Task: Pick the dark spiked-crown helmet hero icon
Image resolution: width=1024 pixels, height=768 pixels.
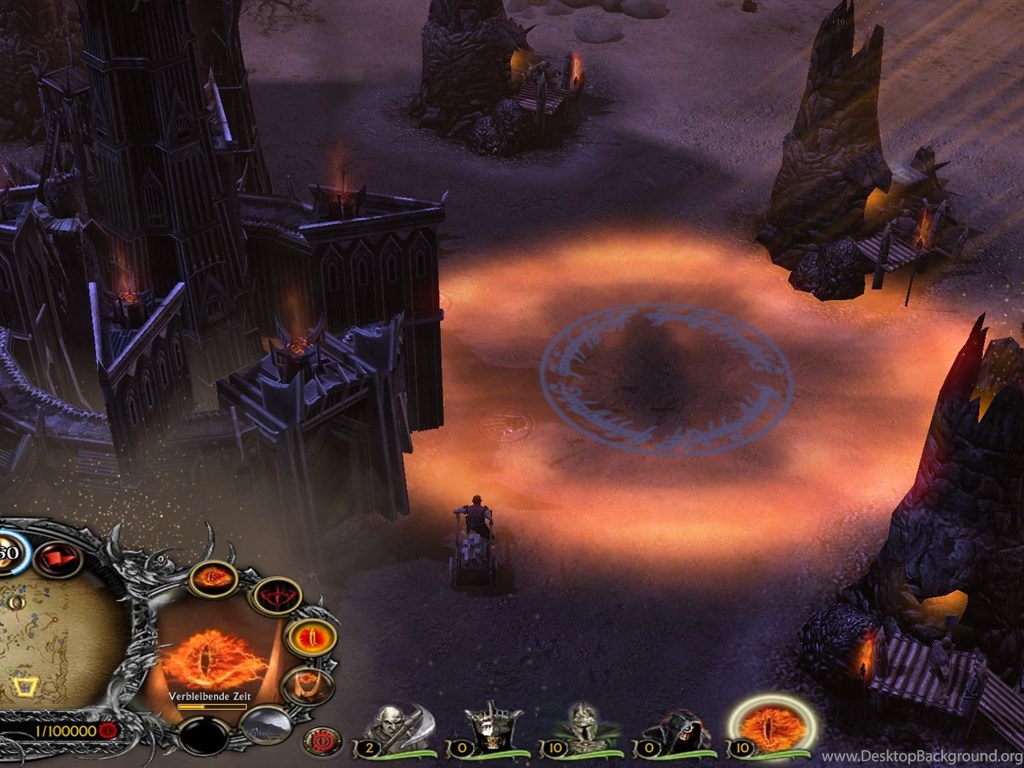Action: [x=492, y=728]
